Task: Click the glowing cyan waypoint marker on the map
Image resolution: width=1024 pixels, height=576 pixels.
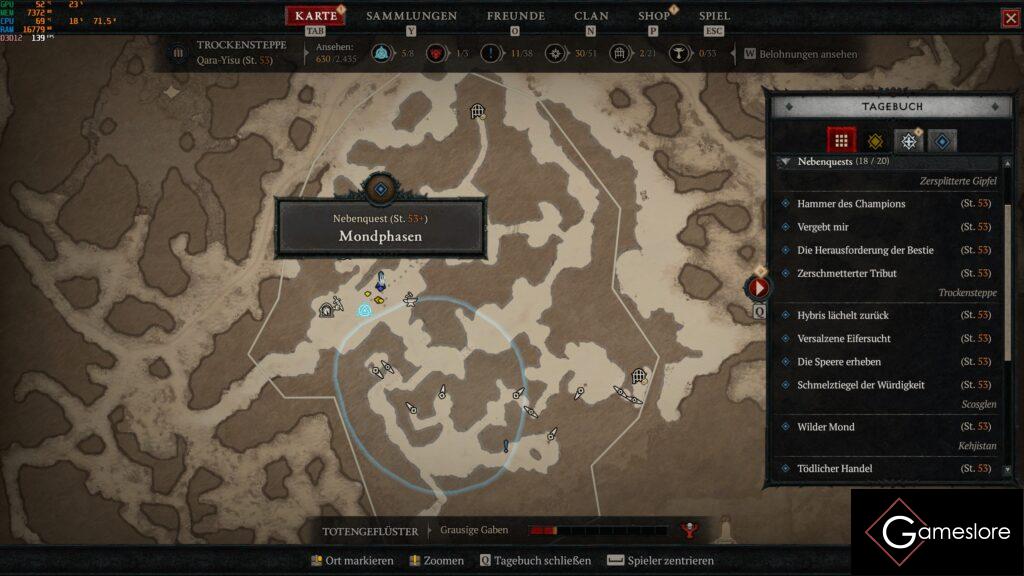Action: pyautogui.click(x=365, y=311)
